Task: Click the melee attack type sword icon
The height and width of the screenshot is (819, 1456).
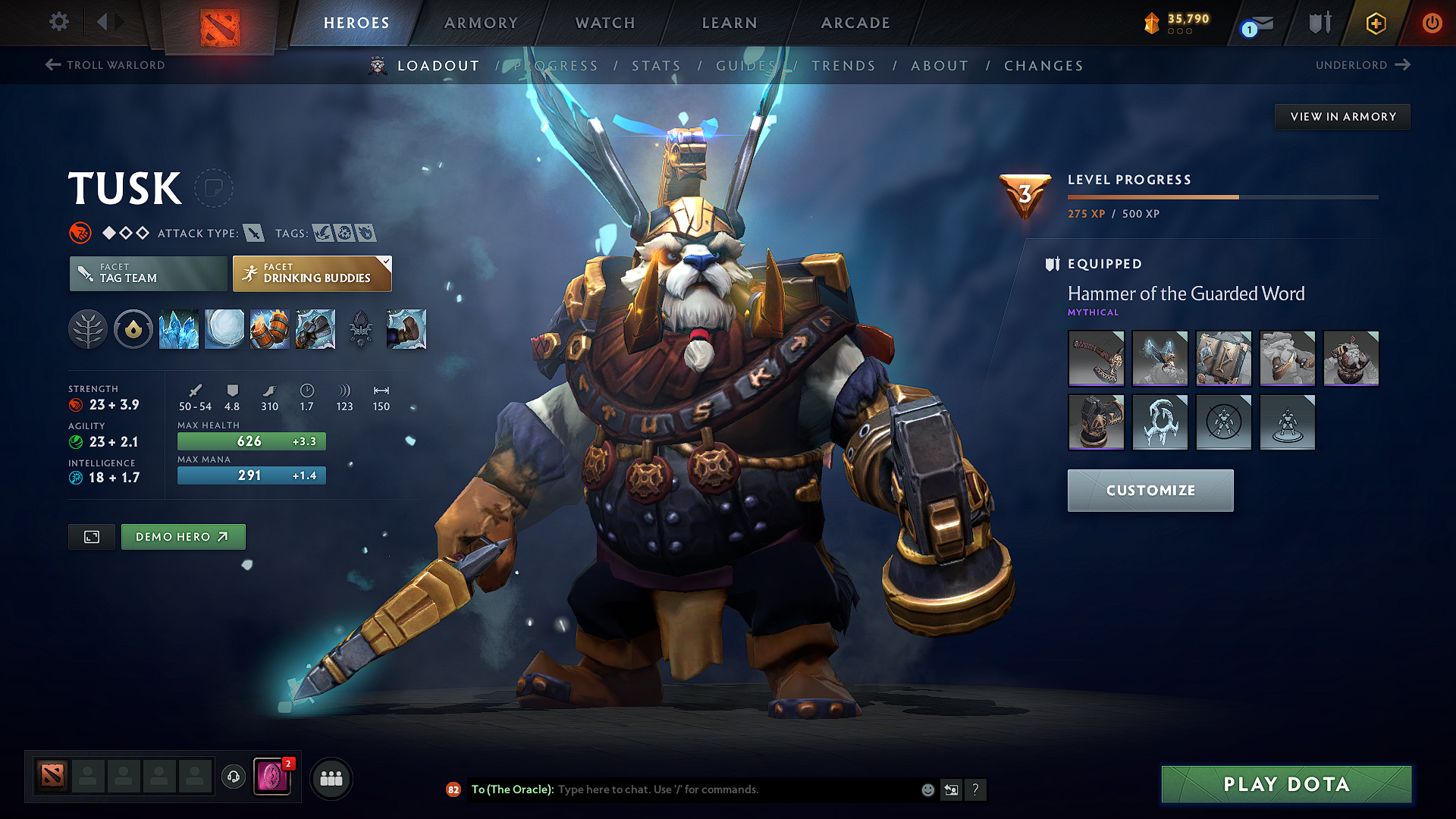Action: pos(254,233)
